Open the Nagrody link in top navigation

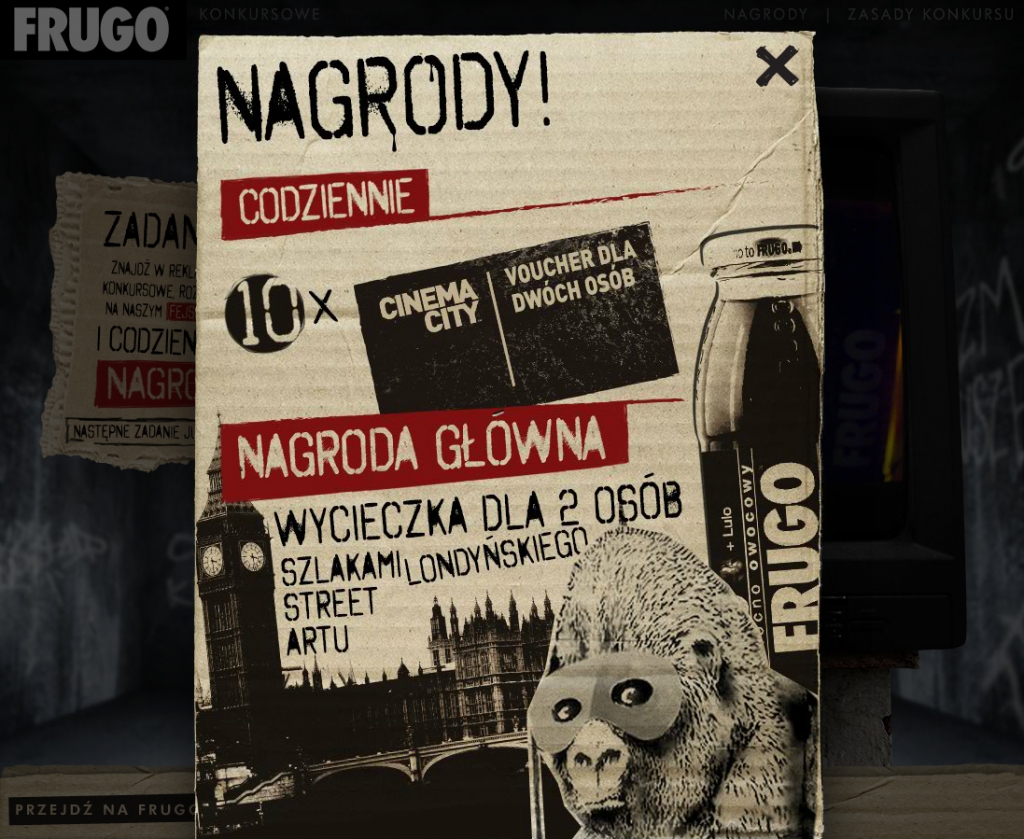[765, 15]
